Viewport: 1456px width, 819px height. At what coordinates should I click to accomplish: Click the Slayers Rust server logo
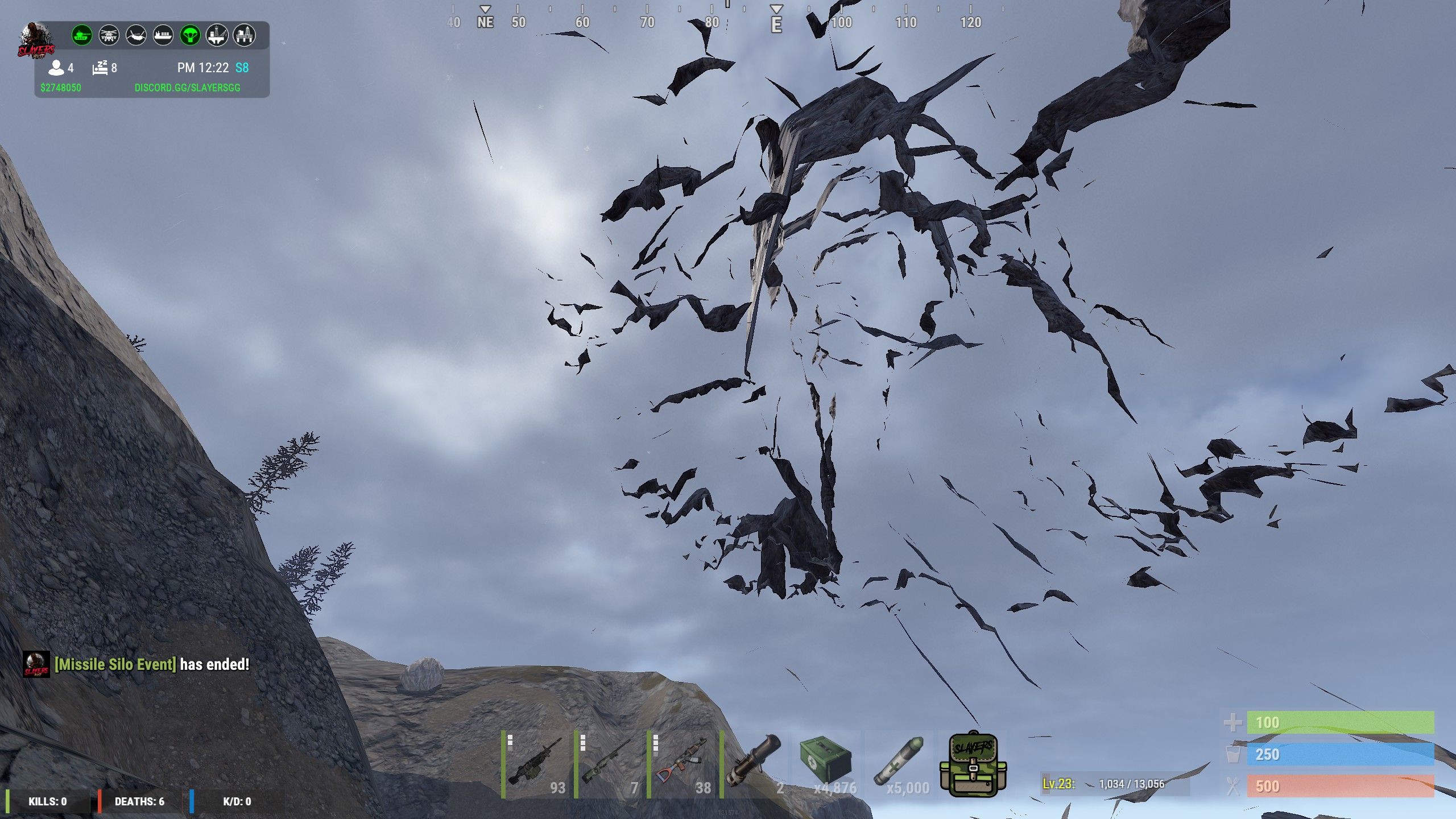click(35, 41)
